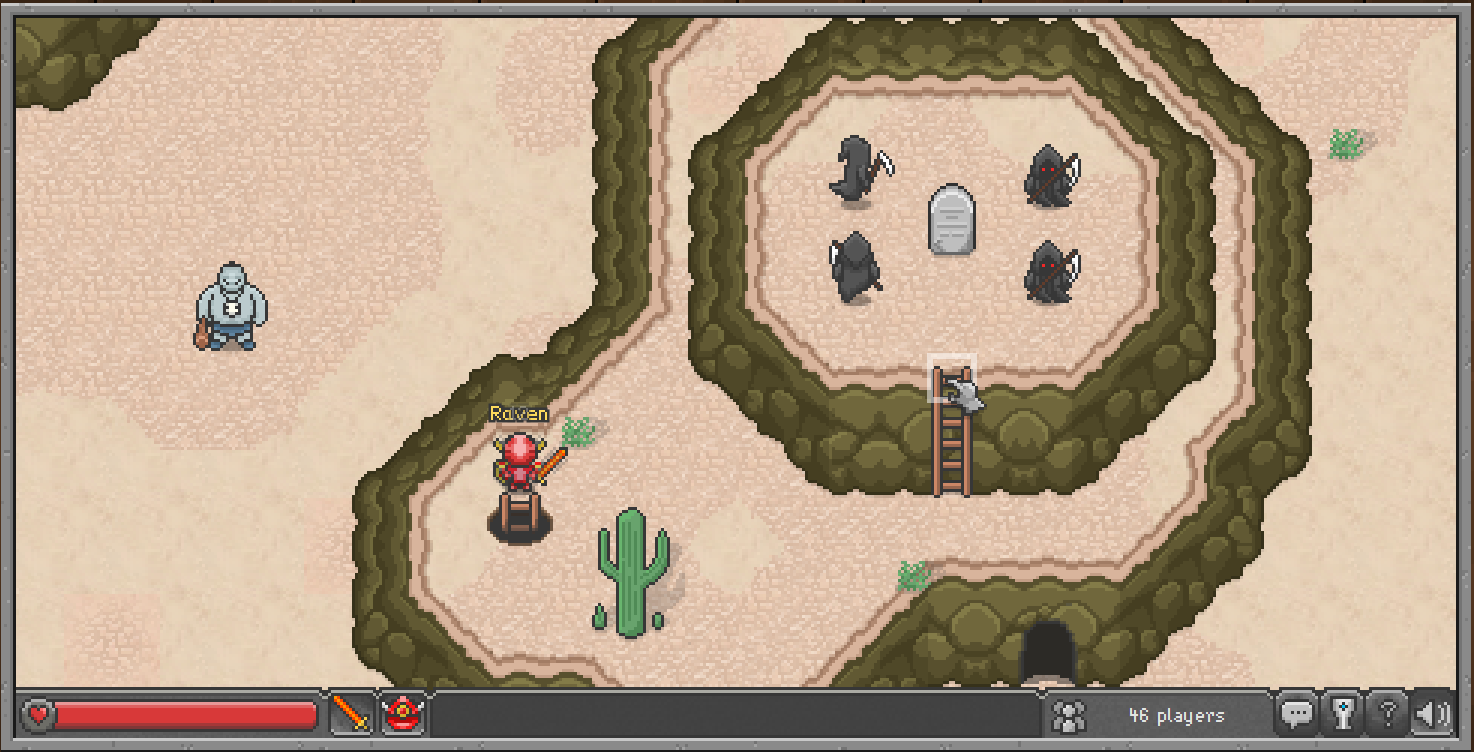Open the question mark help menu
Screen dimensions: 1474x752
tap(1388, 714)
